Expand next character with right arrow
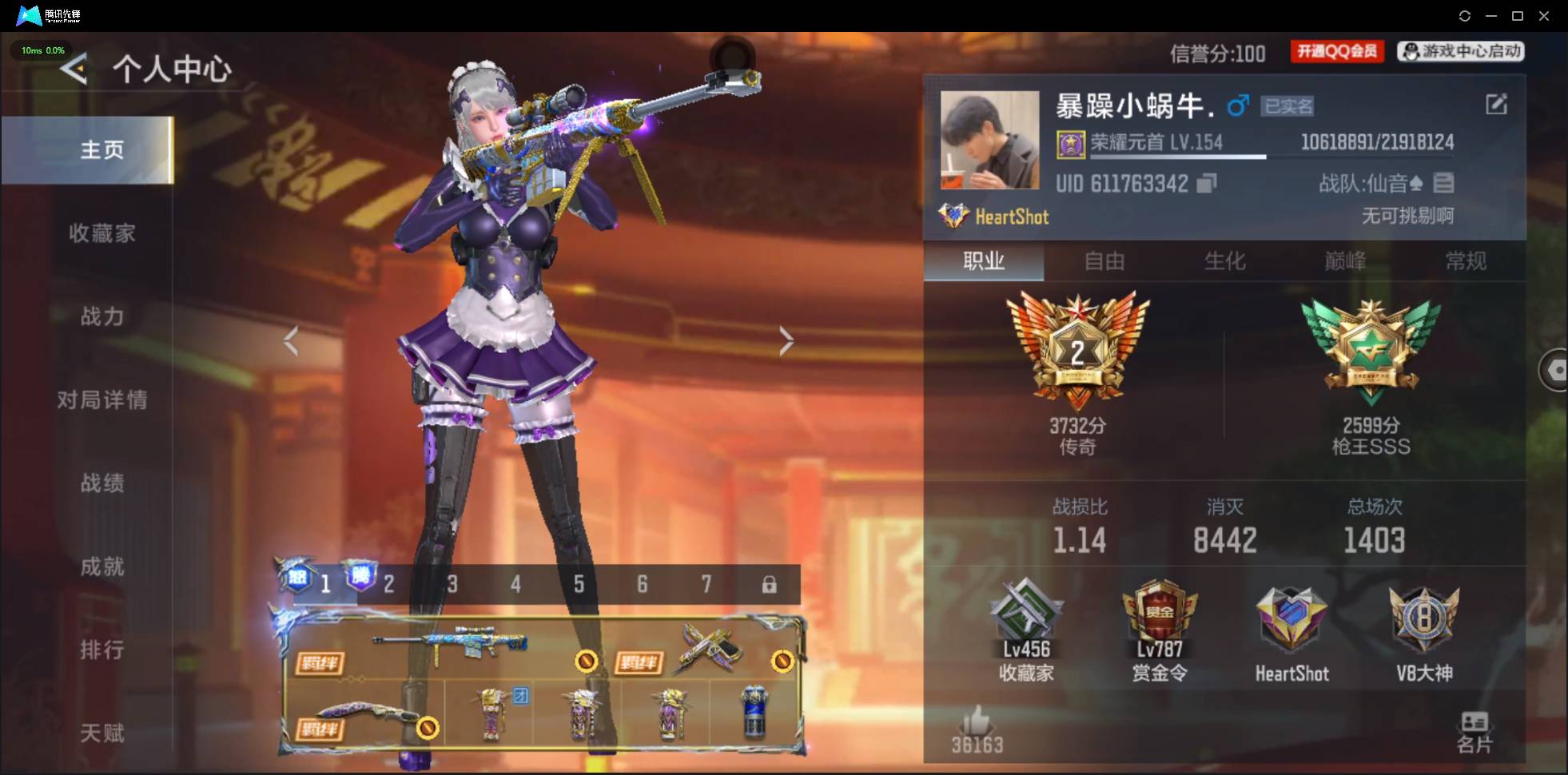The image size is (1568, 775). pyautogui.click(x=786, y=340)
